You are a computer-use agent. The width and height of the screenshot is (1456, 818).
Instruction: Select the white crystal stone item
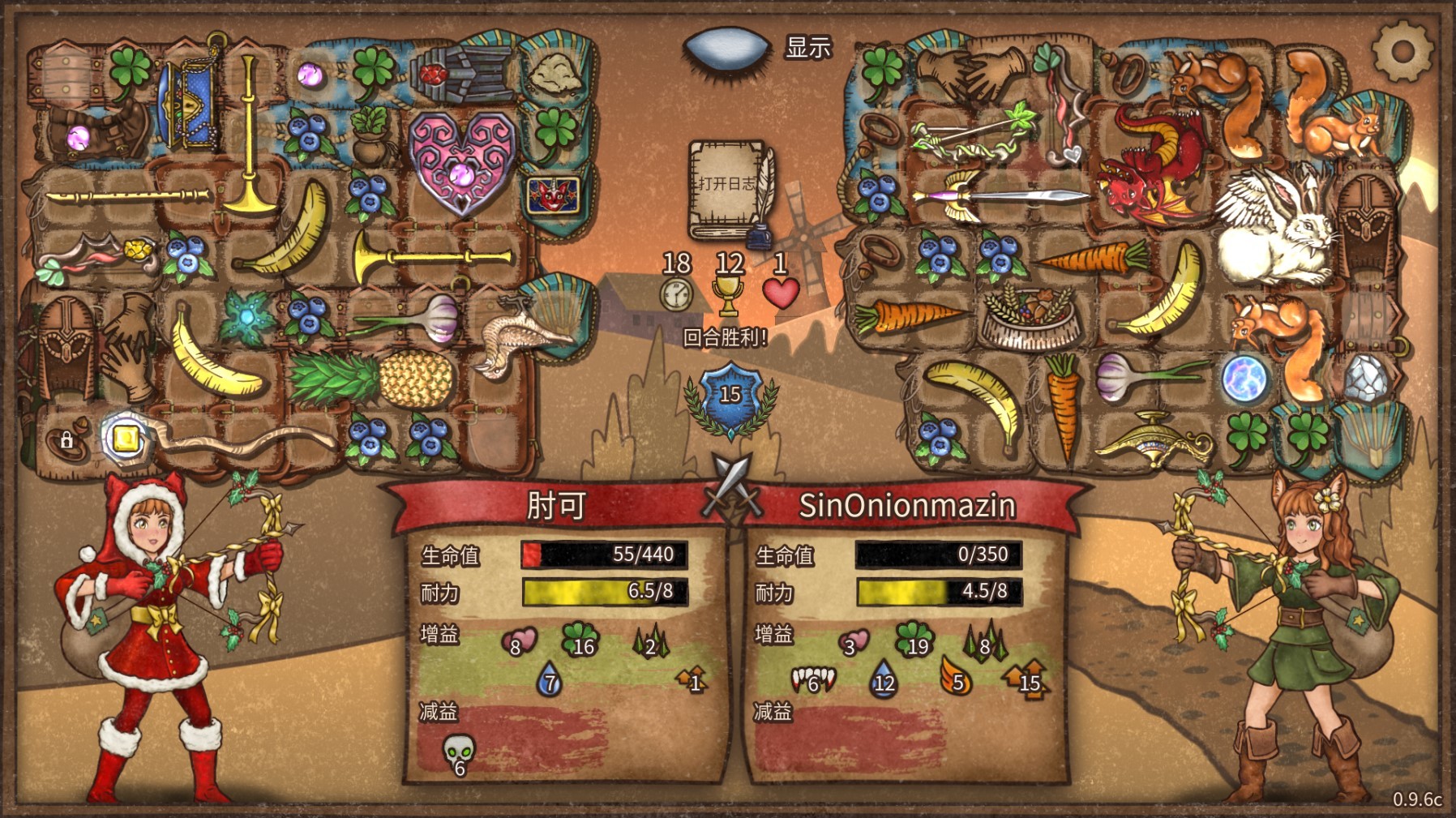[x=1368, y=379]
